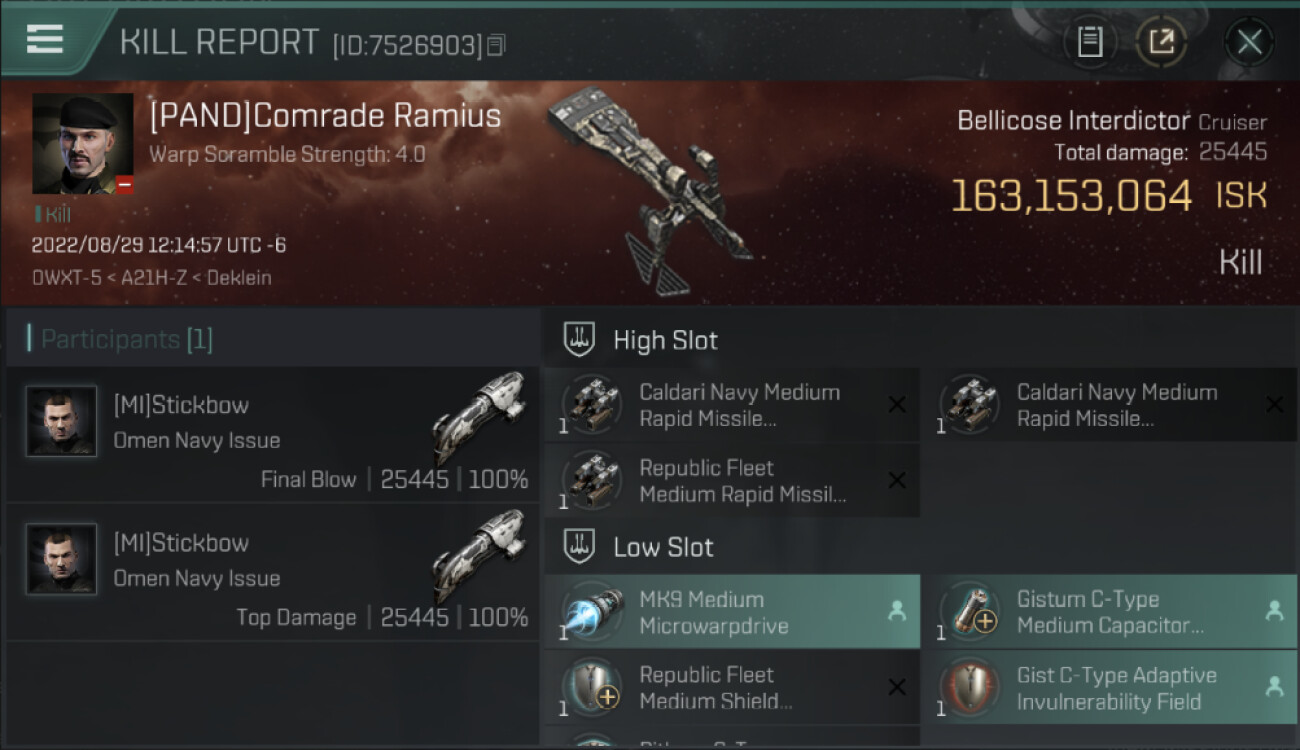The width and height of the screenshot is (1300, 750).
Task: Select Stickbow's Top Damage row
Action: click(x=272, y=573)
